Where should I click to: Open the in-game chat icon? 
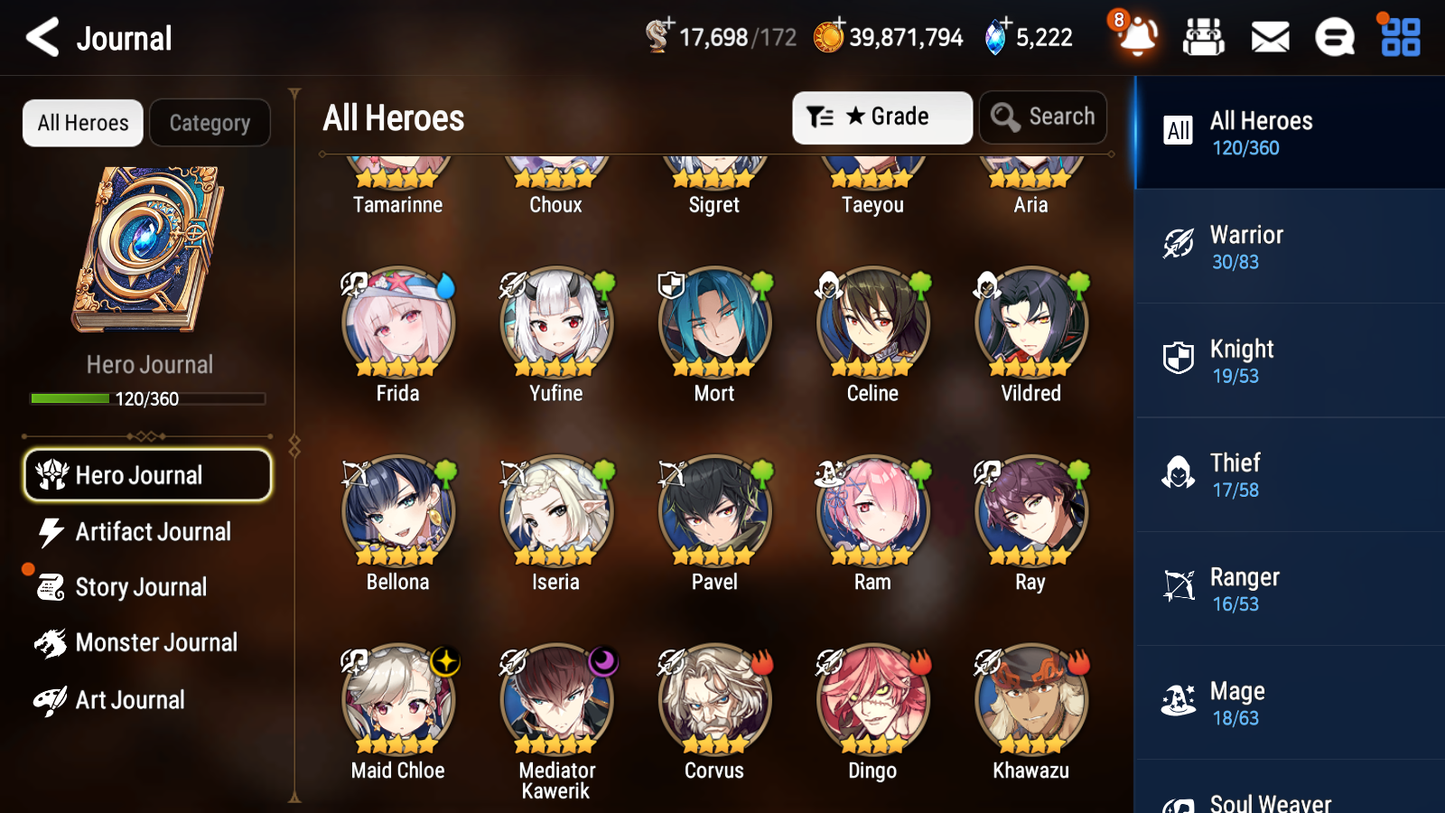tap(1335, 36)
